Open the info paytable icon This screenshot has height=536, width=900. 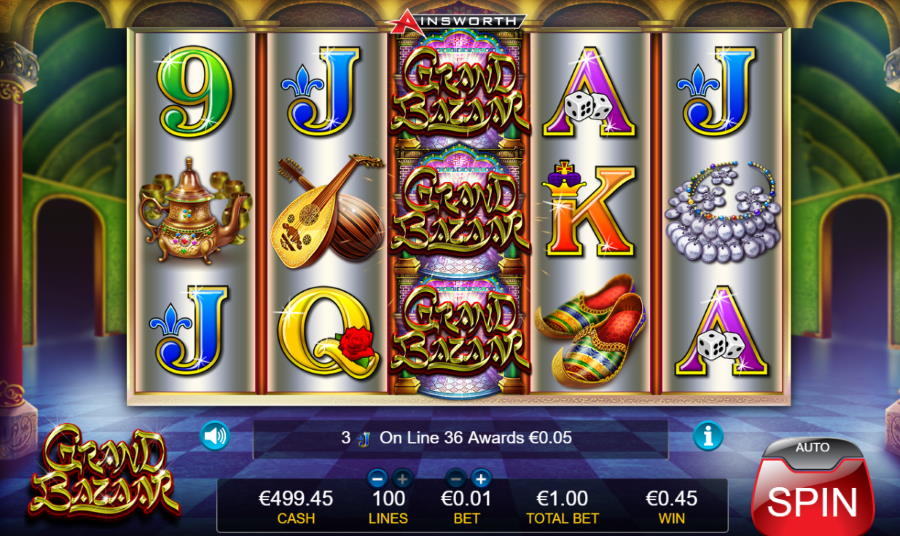coord(708,436)
